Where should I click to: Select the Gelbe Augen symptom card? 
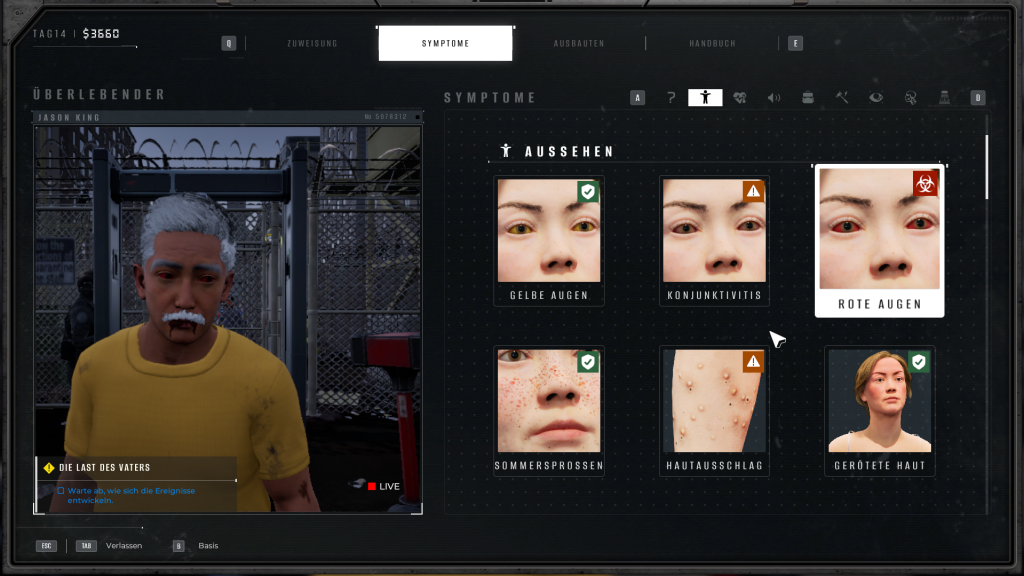coord(548,241)
